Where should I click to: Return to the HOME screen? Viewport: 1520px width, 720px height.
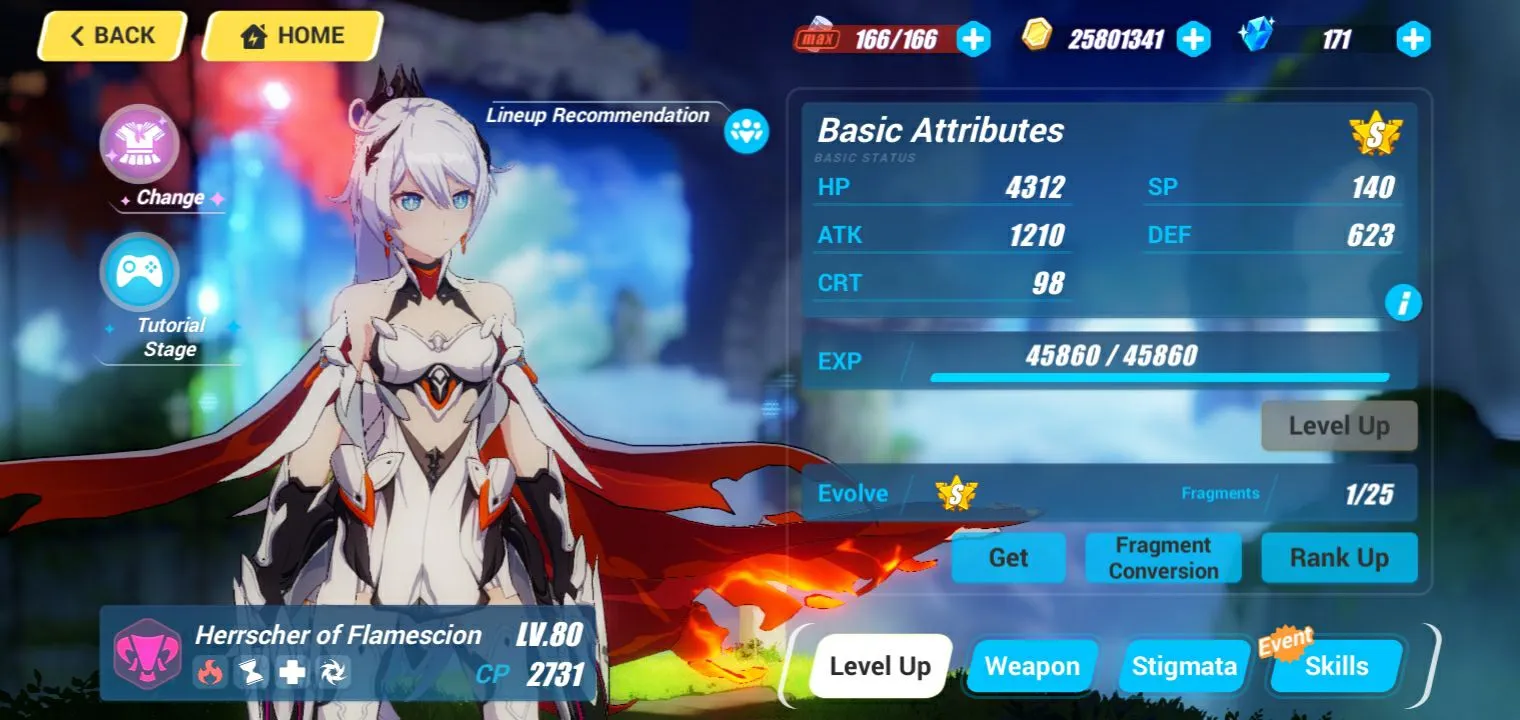[x=292, y=37]
